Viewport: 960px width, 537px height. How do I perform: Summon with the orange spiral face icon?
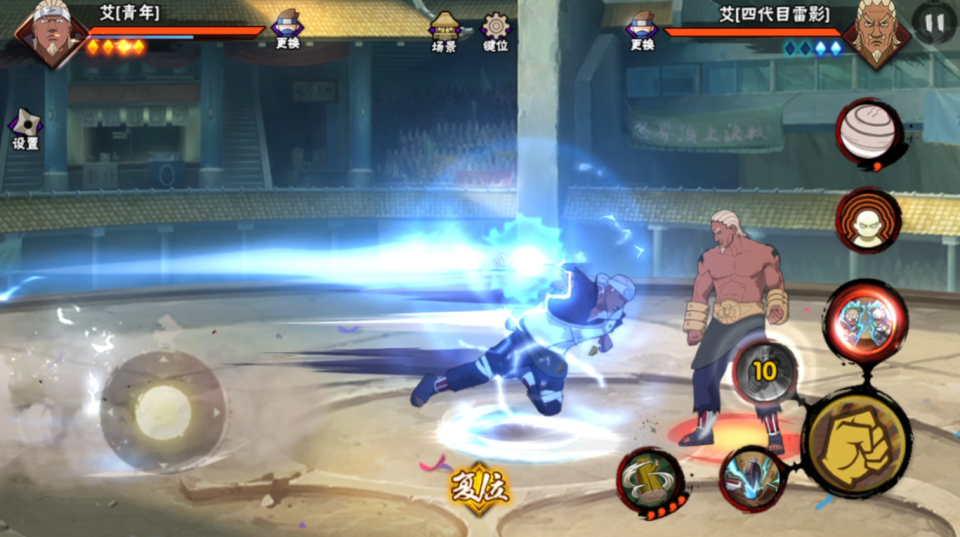[868, 220]
